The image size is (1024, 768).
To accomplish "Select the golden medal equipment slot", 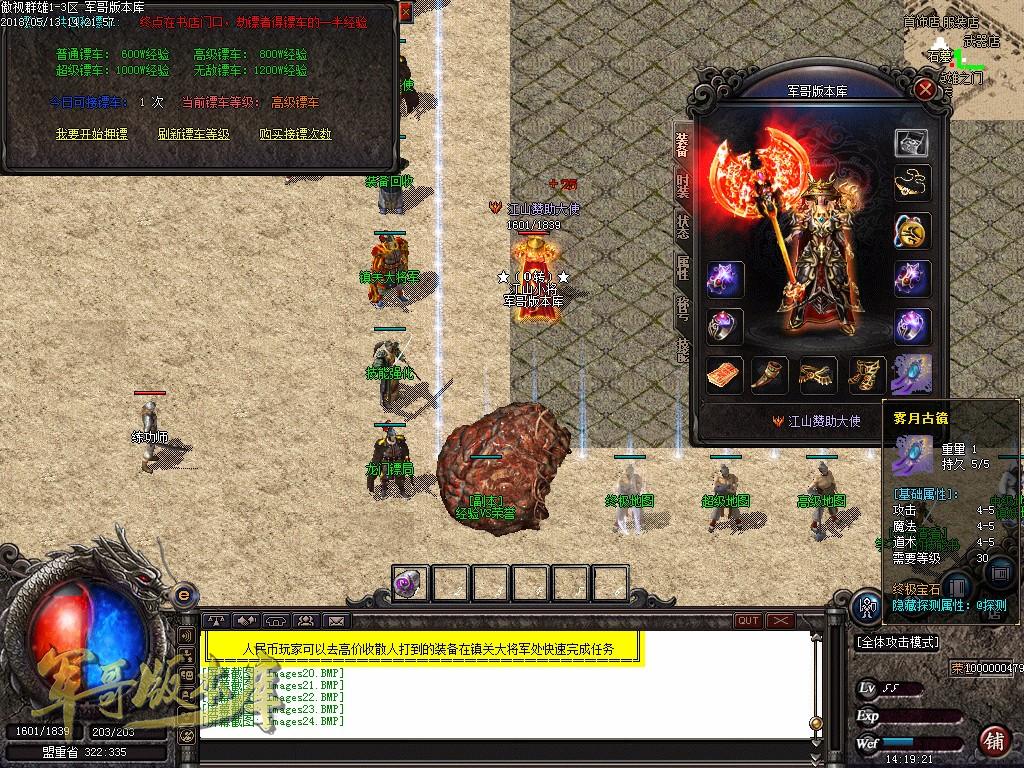I will pyautogui.click(x=911, y=232).
